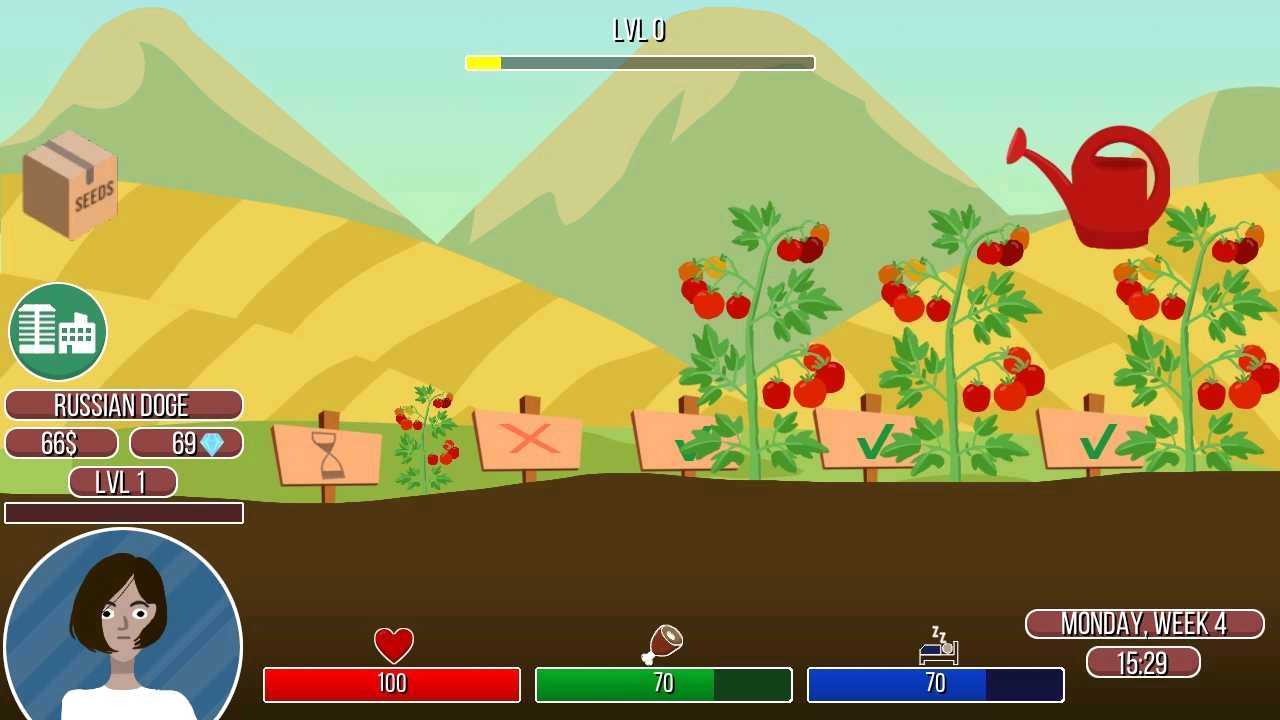The height and width of the screenshot is (720, 1280).
Task: Click the LVL 0 progress bar at top
Action: [x=639, y=62]
